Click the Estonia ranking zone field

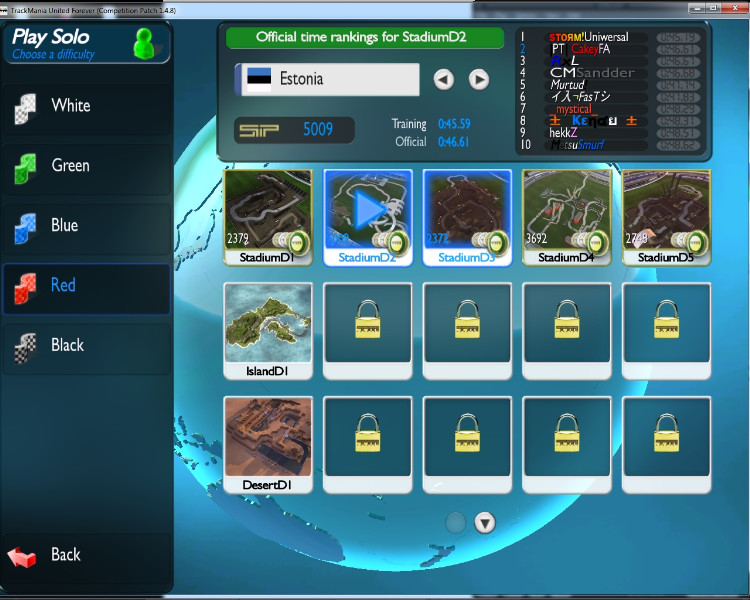coord(327,79)
